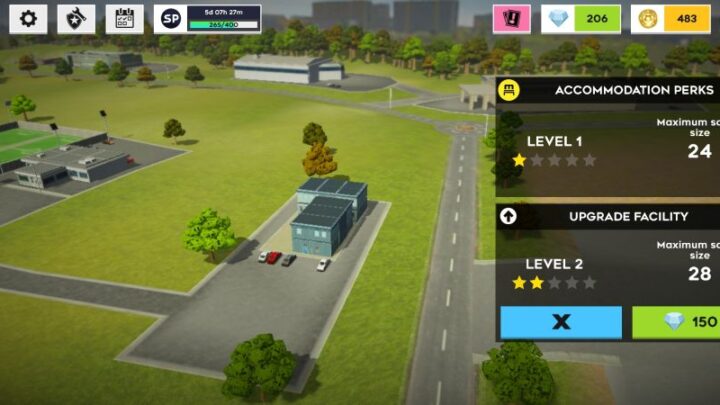
Task: Open the settings gear menu
Action: pyautogui.click(x=28, y=18)
